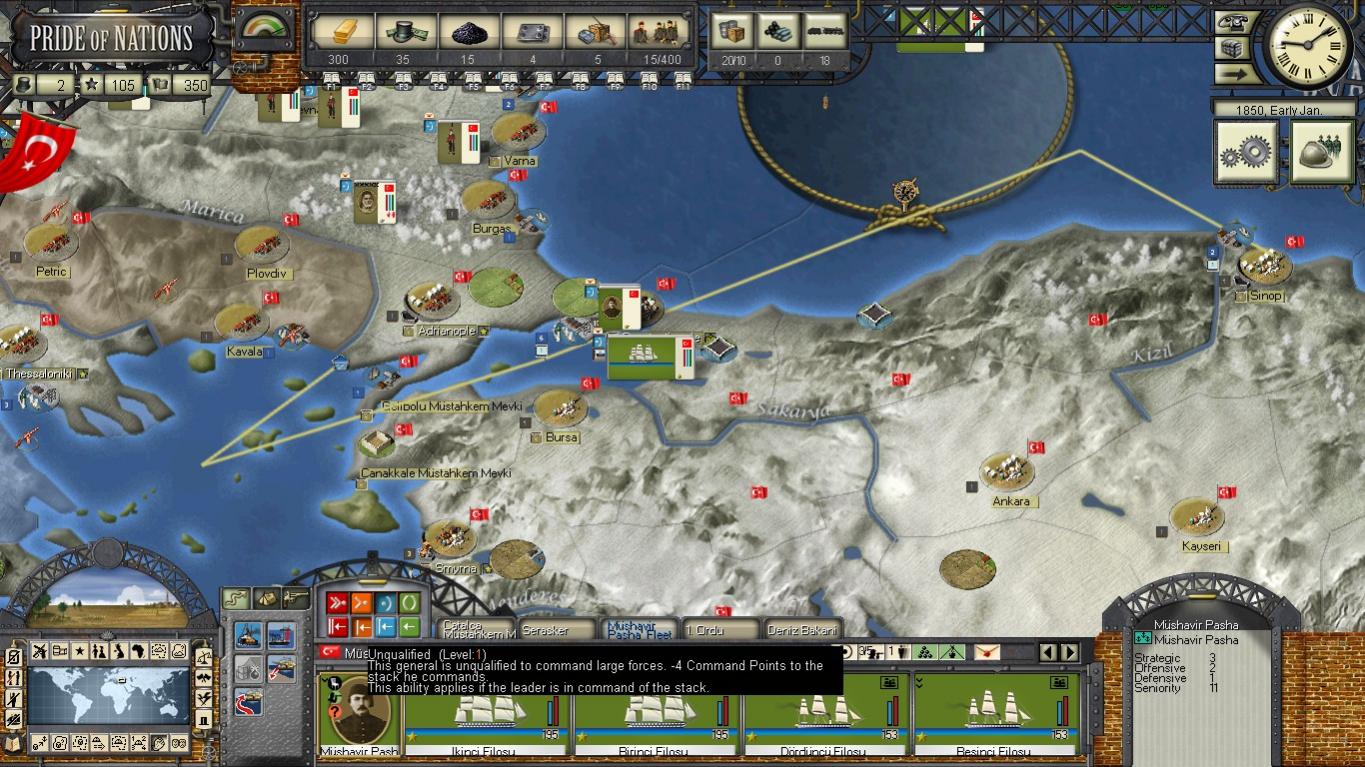Choose the green passive posture button
Image resolution: width=1365 pixels, height=767 pixels.
click(x=410, y=603)
